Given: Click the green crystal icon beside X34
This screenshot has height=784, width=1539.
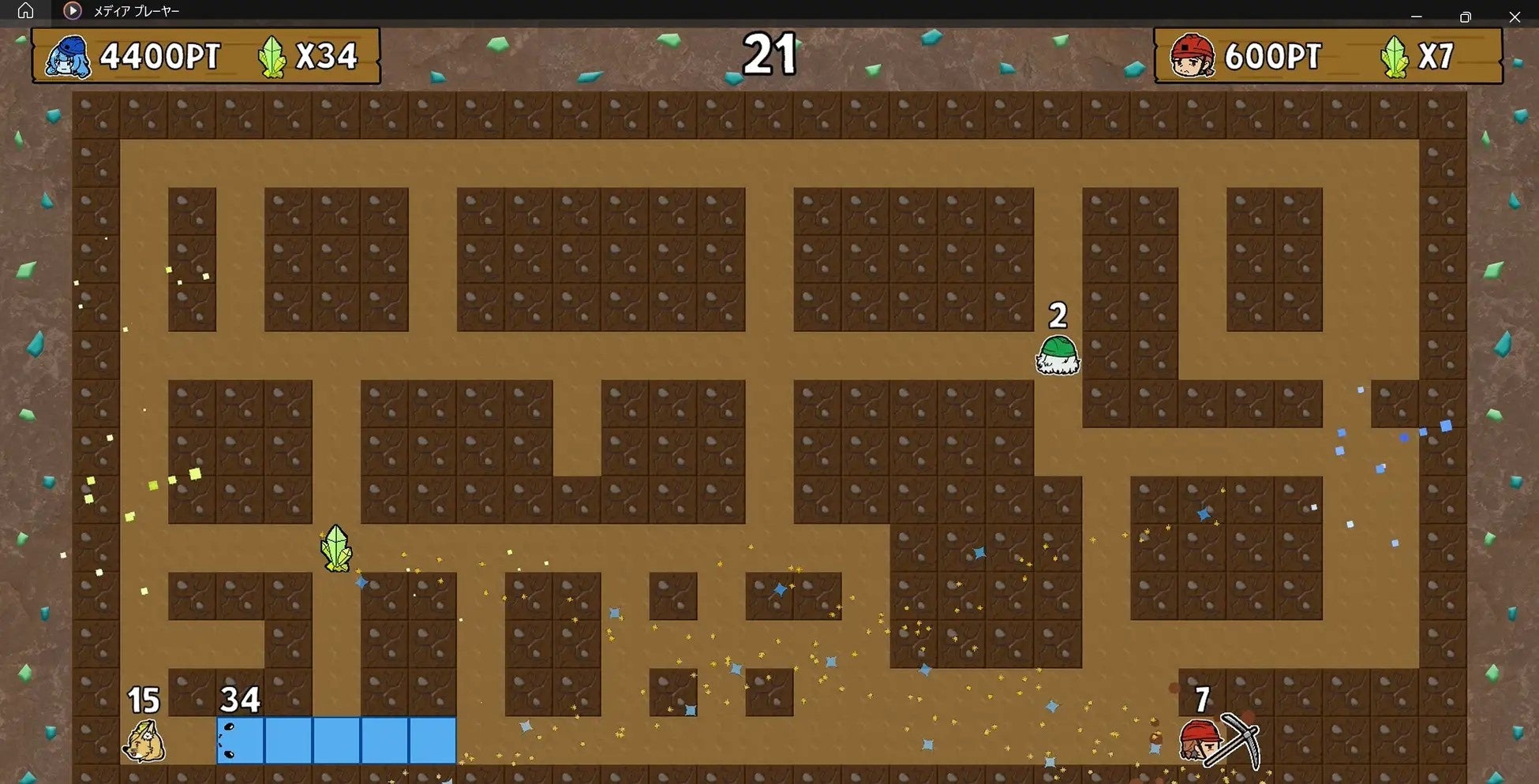Looking at the screenshot, I should pos(272,56).
